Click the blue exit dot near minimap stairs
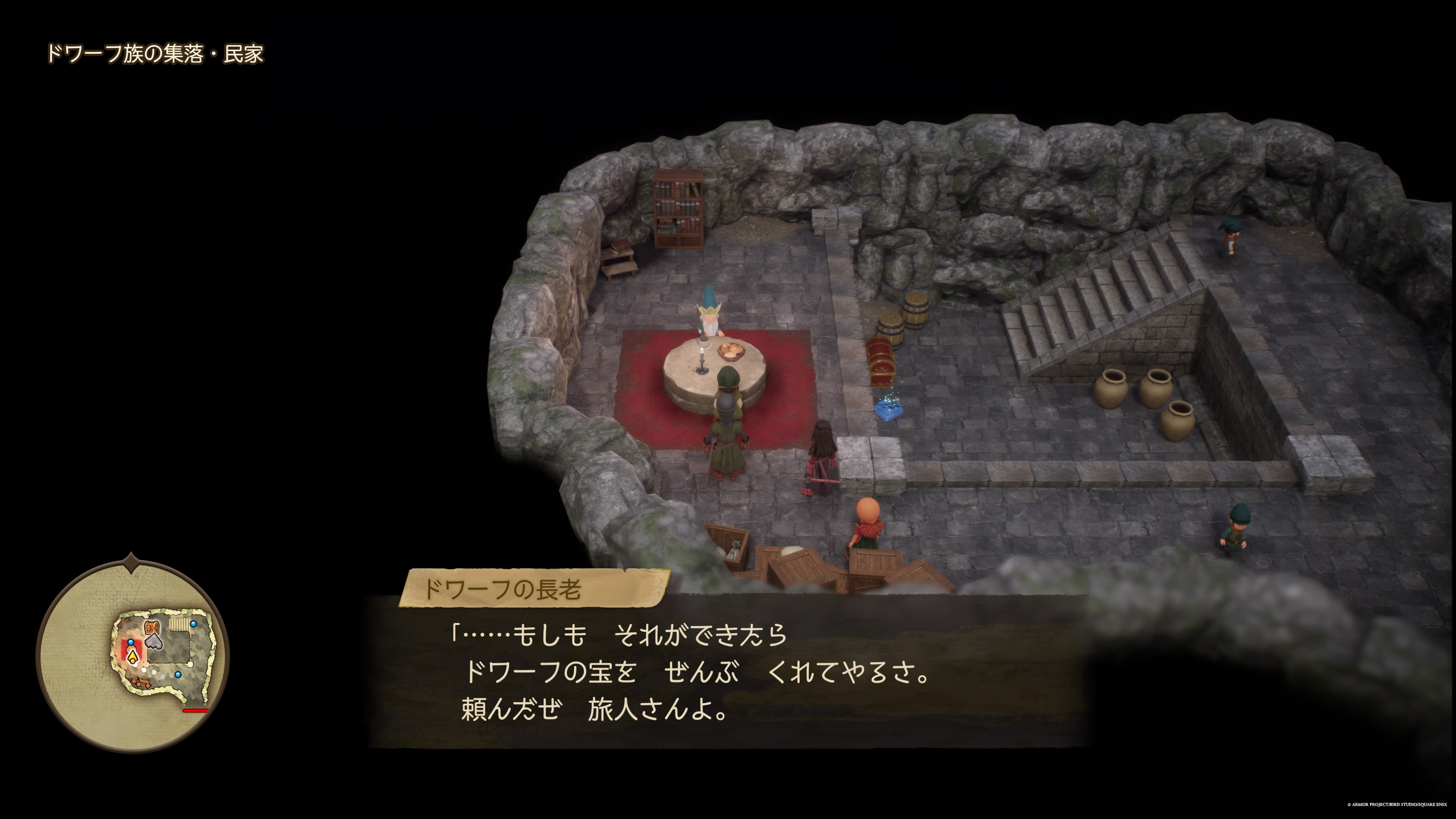This screenshot has width=1456, height=819. tap(193, 624)
